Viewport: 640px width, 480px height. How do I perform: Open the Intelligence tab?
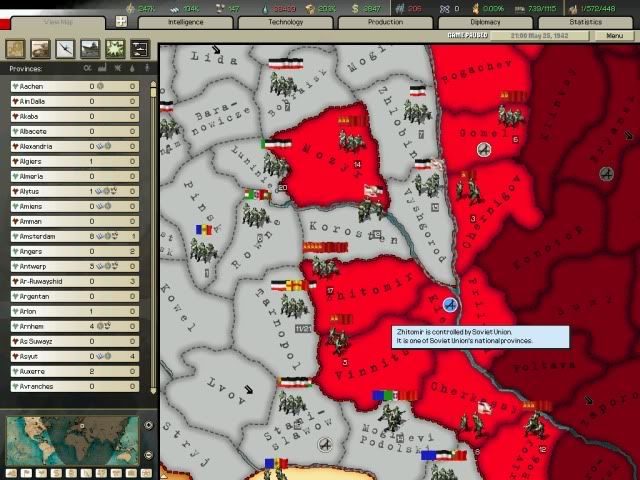pos(186,21)
